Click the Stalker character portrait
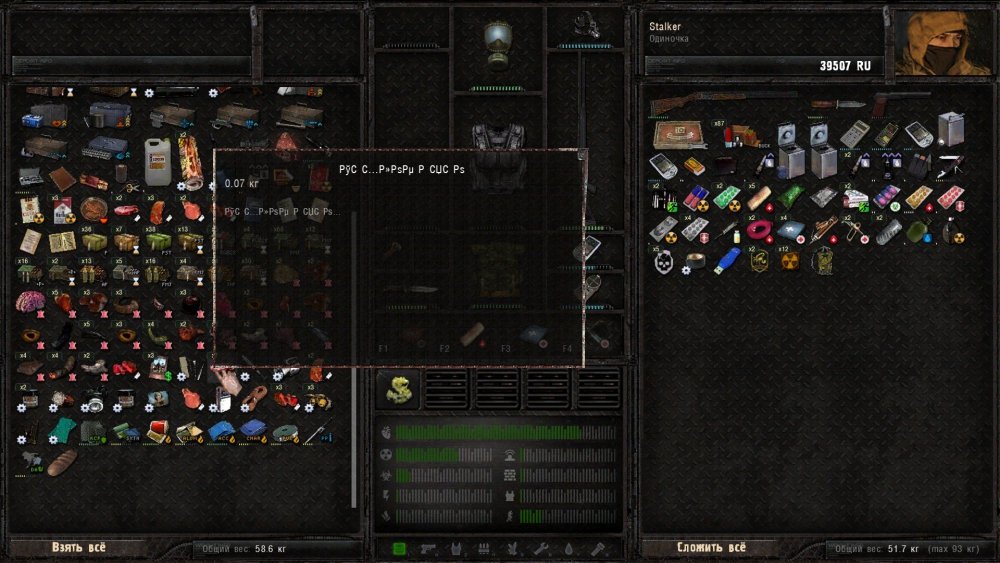Screen dimensions: 1000x563 click(x=941, y=44)
